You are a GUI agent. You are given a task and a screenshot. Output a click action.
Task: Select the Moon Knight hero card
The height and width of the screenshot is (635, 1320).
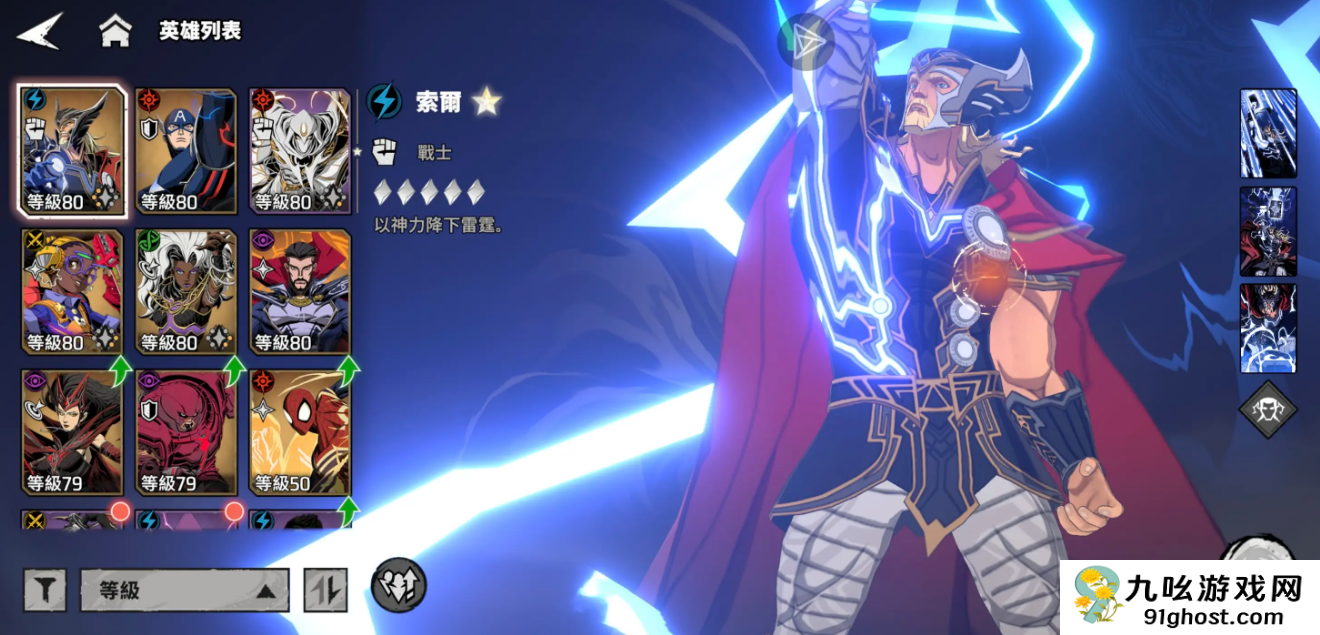pos(300,151)
